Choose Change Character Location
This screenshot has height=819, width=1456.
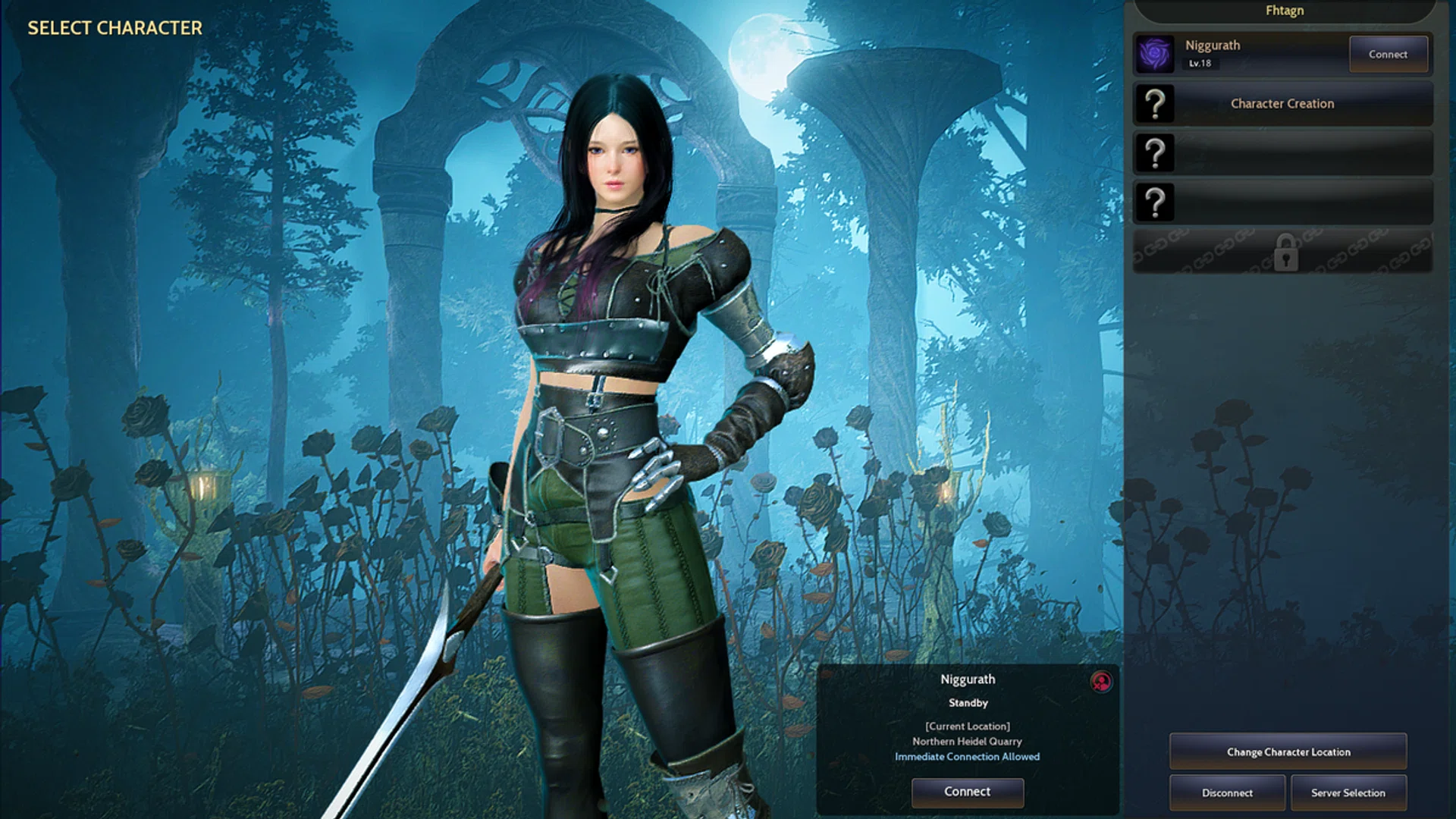1288,752
